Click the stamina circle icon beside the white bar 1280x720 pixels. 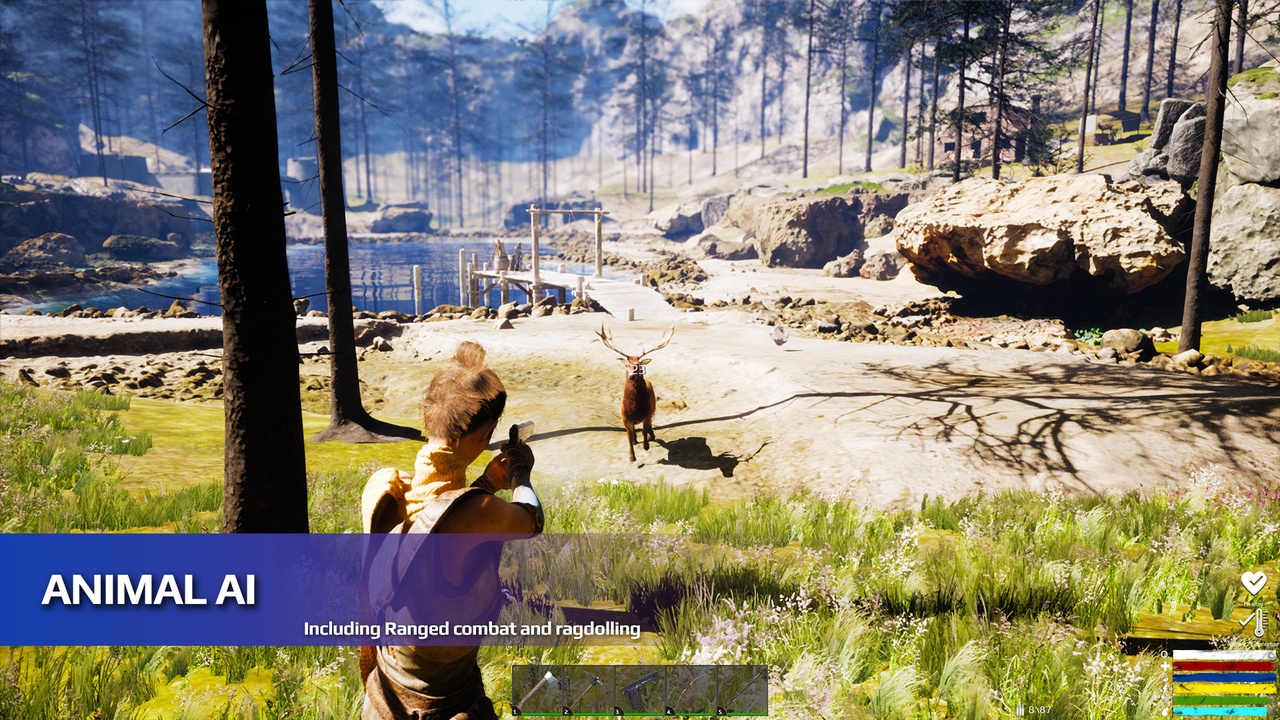tap(1164, 654)
